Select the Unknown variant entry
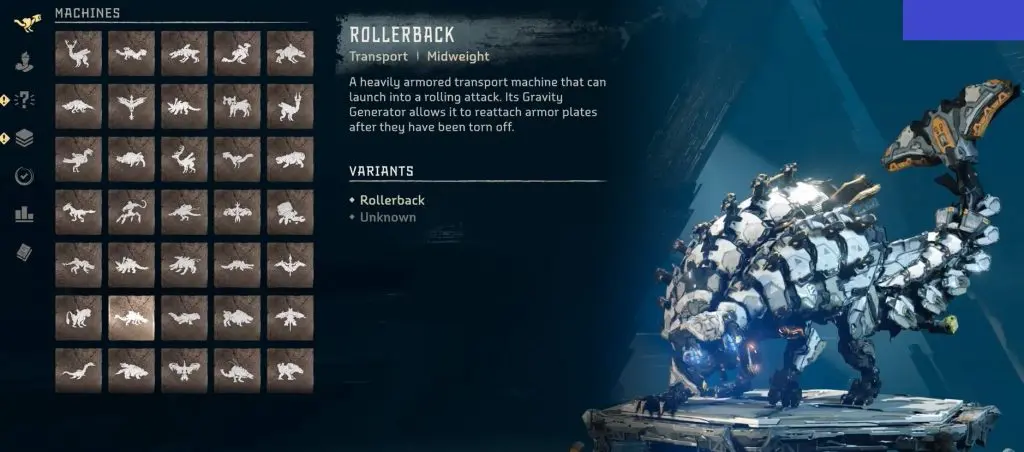1024x452 pixels. pyautogui.click(x=388, y=217)
